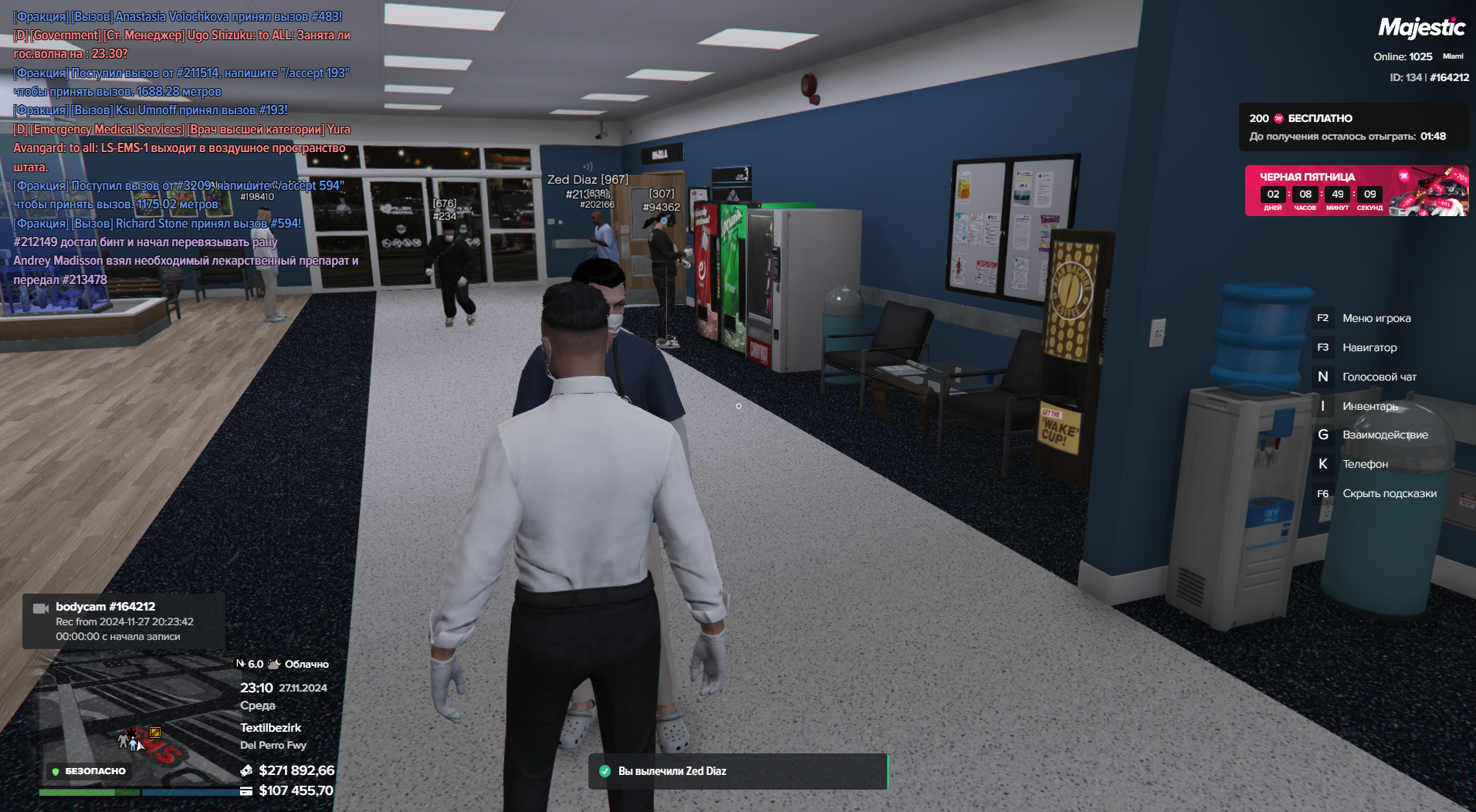Select the Phone hint entry
Image resolution: width=1476 pixels, height=812 pixels.
point(1364,464)
